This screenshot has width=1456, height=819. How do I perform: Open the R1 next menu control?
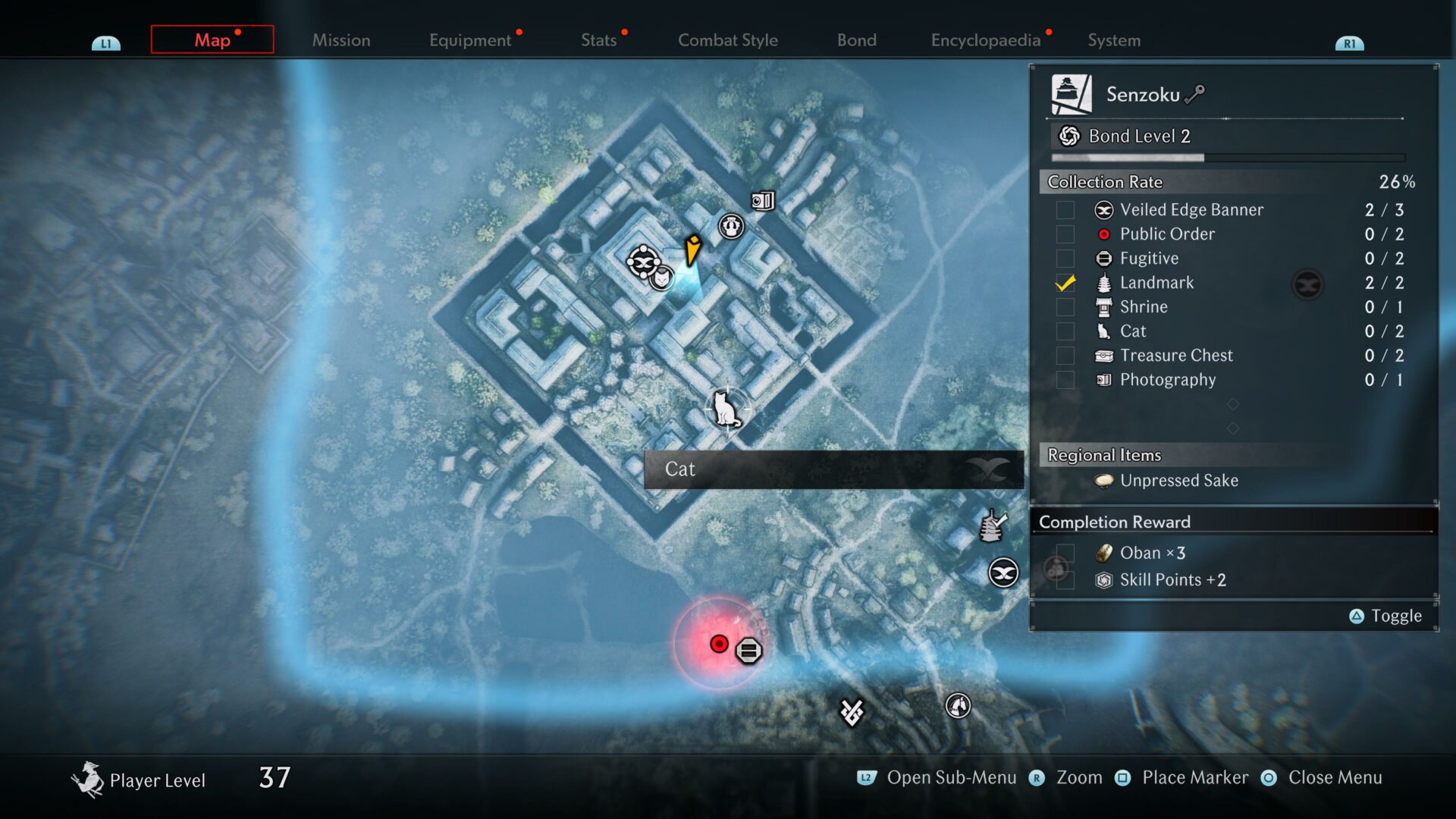pos(1350,43)
